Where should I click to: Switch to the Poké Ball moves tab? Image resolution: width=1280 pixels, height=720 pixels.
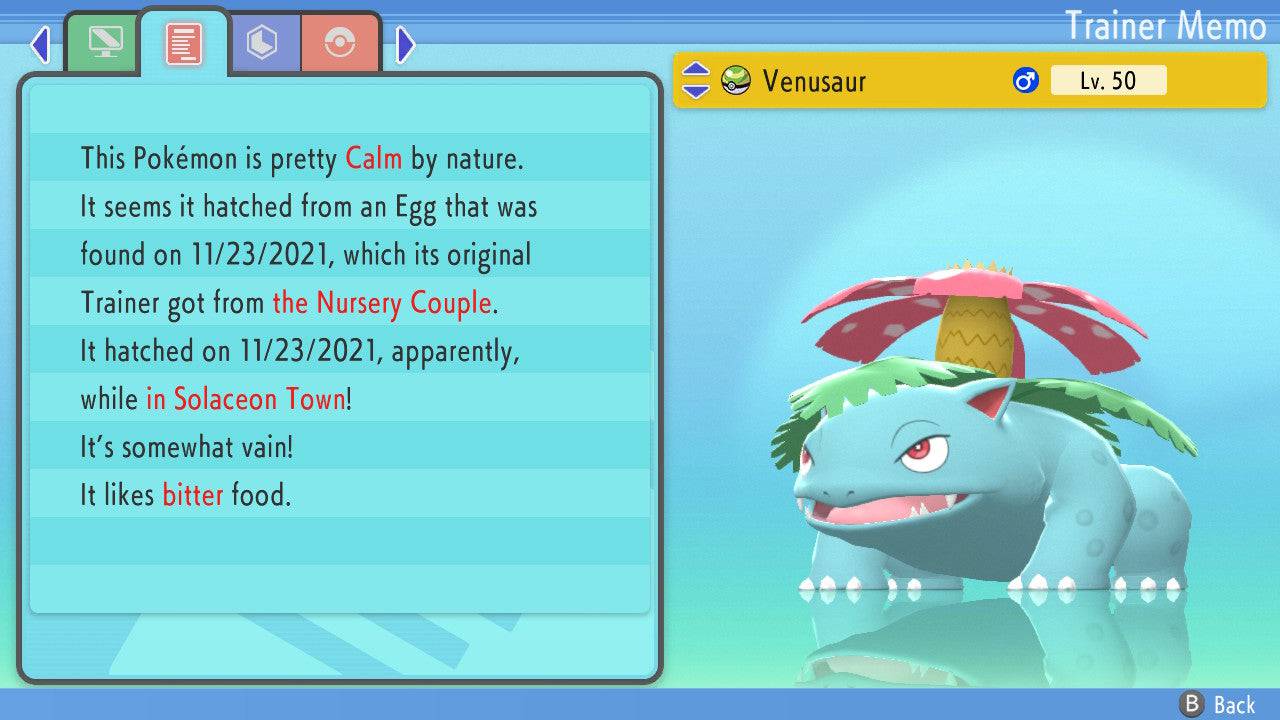coord(340,43)
